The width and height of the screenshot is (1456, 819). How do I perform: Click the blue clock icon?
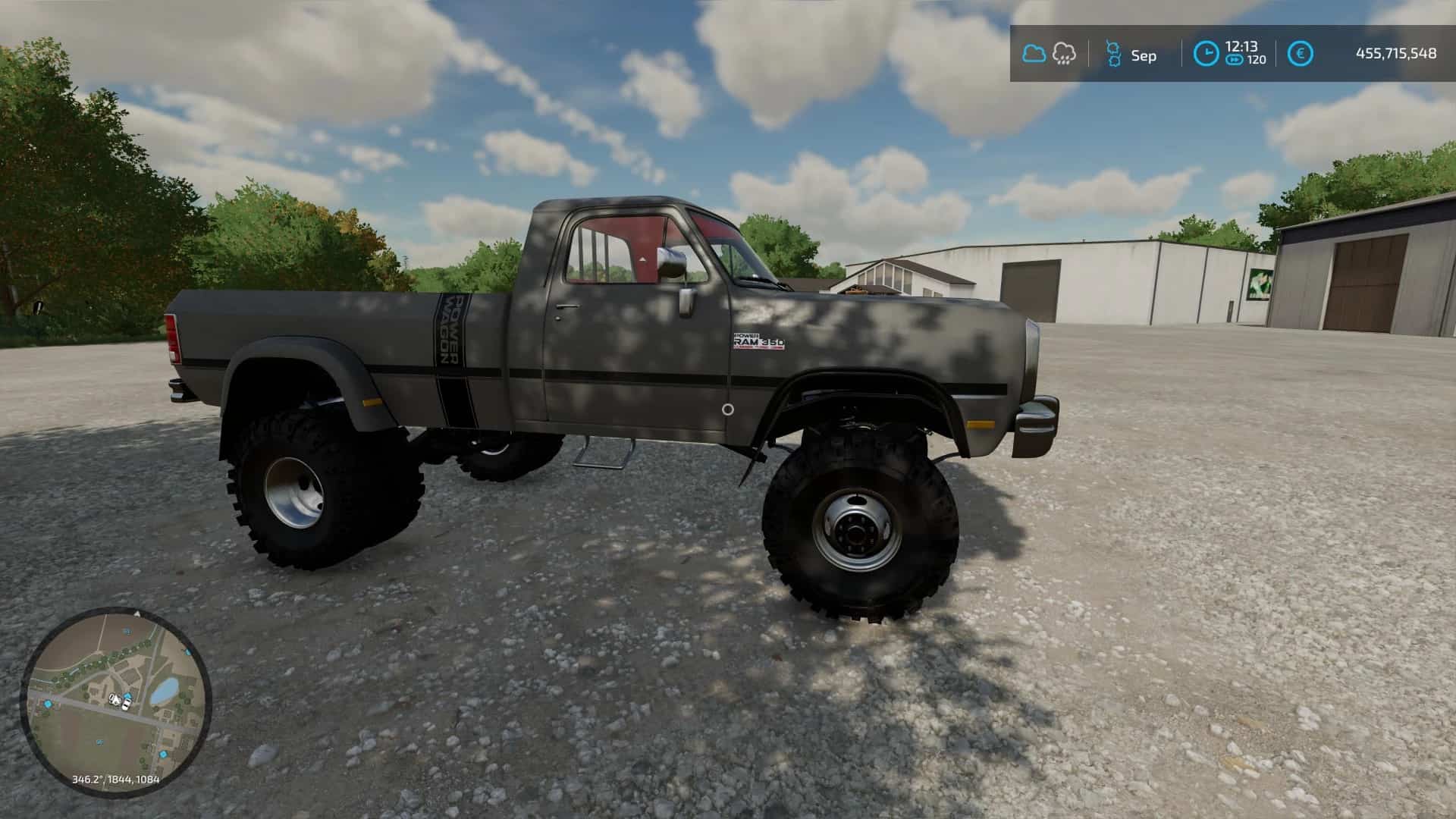click(1206, 53)
